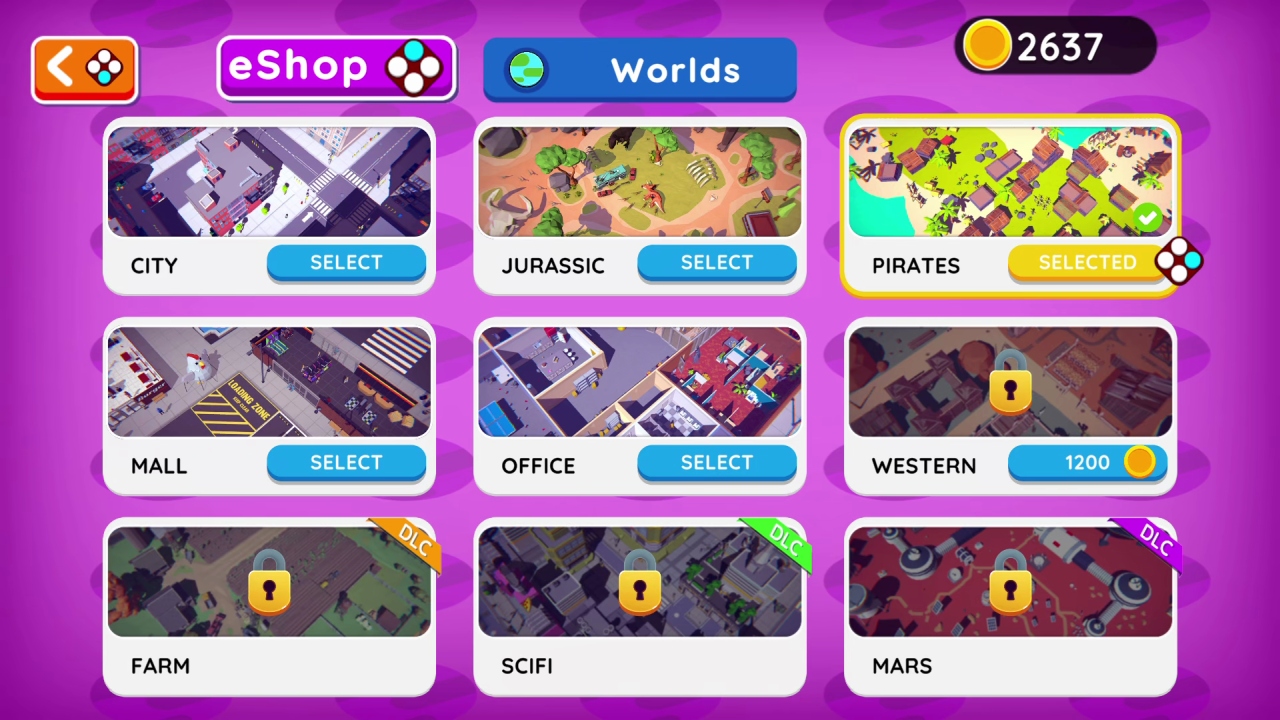Click the lock icon on the Western world

(1010, 389)
